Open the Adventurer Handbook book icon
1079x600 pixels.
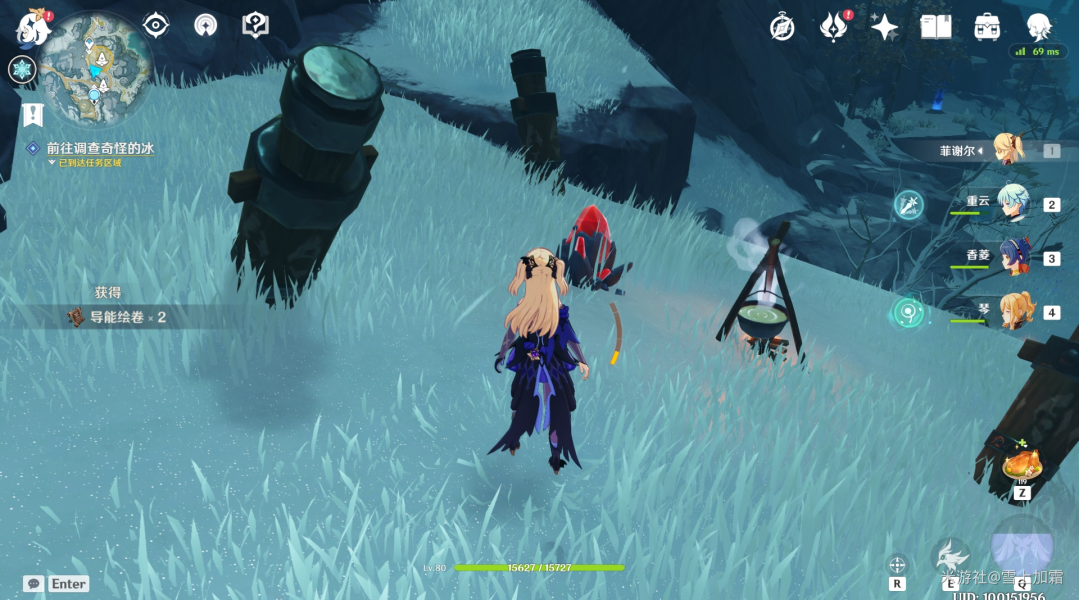click(936, 27)
